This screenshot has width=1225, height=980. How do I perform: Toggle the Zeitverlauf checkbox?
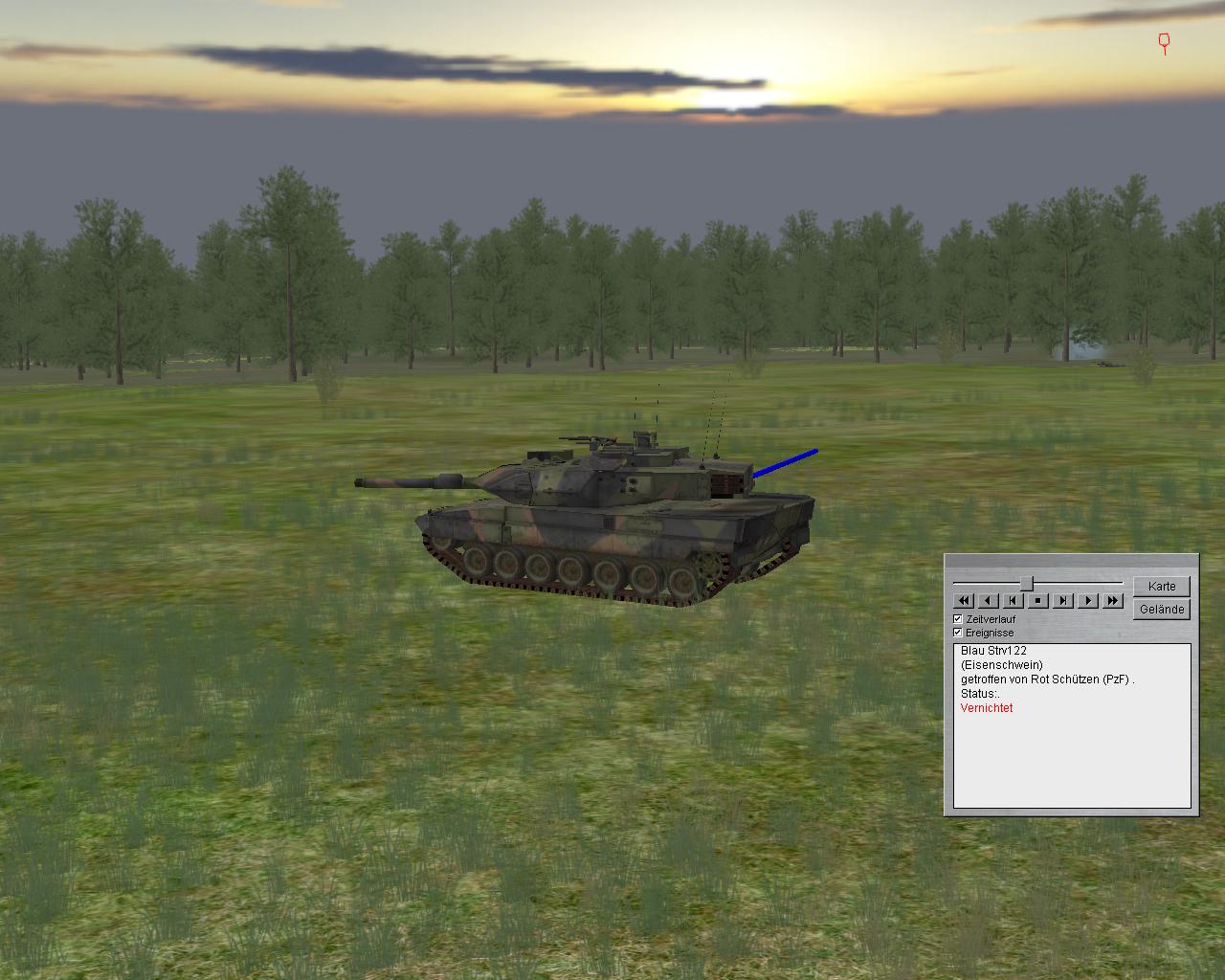(958, 619)
